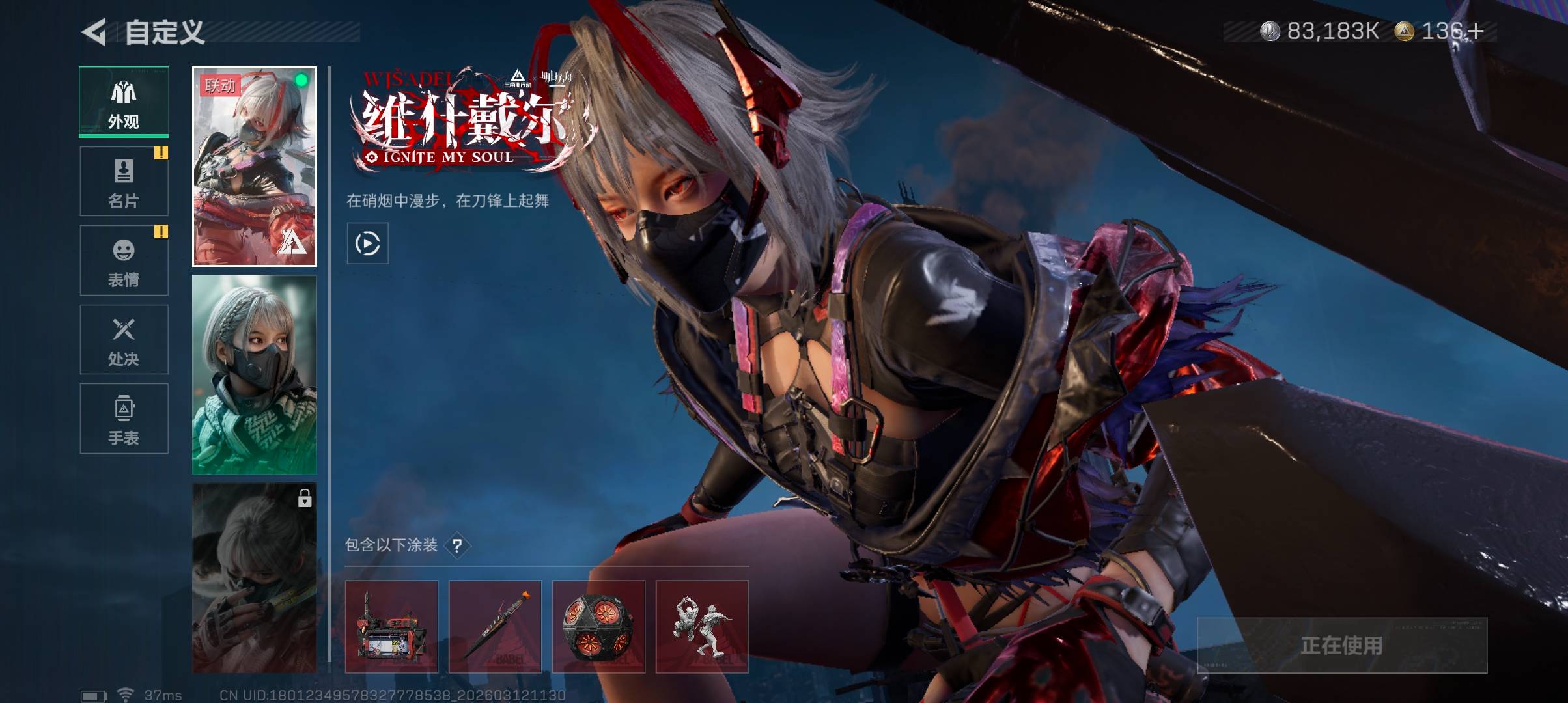1568x703 pixels.
Task: Open the 处决 execution tab
Action: pos(124,340)
